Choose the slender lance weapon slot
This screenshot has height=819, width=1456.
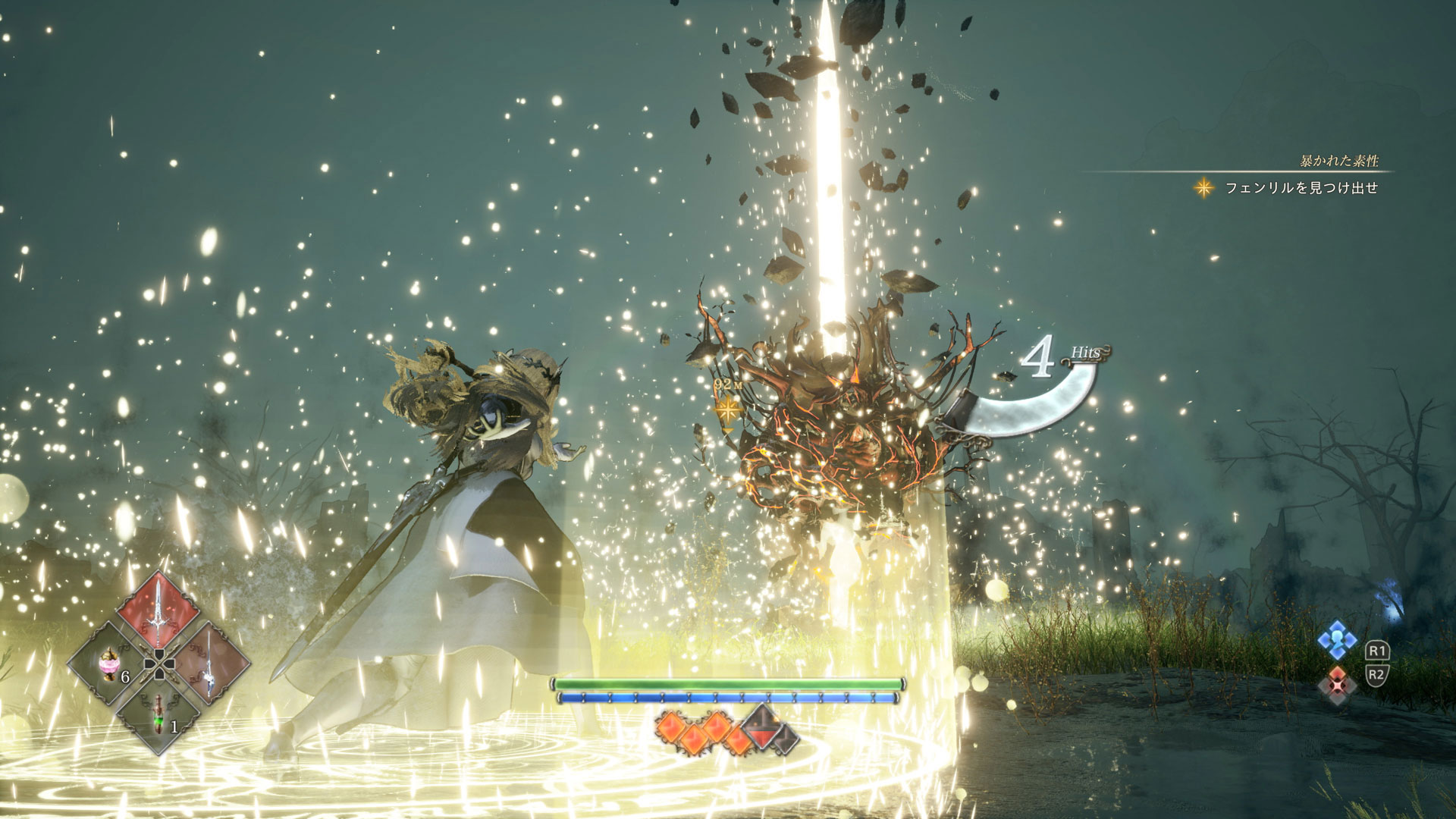coord(209,662)
